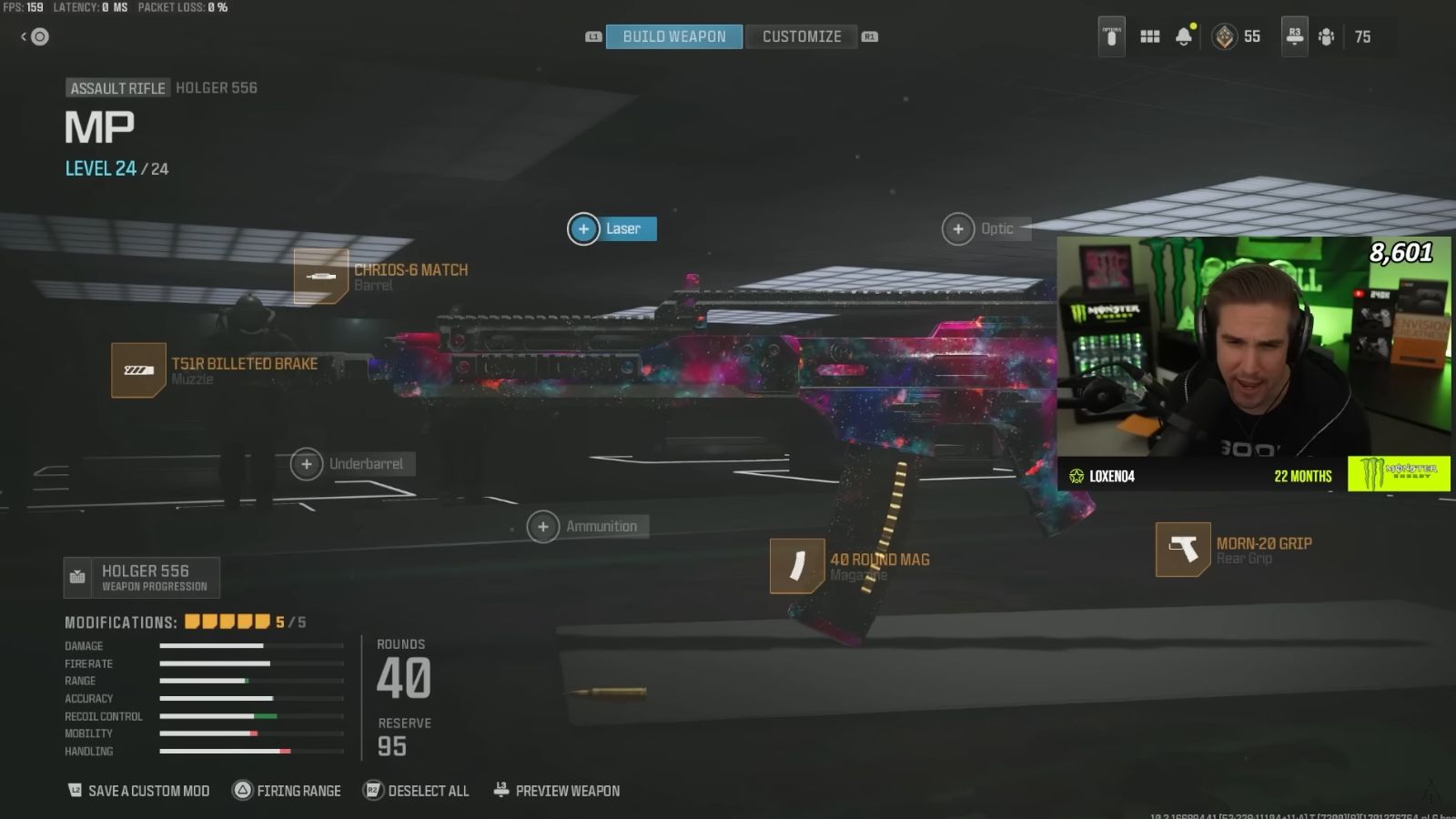This screenshot has width=1456, height=819.
Task: Expand the Optic attachment slot
Action: tap(958, 228)
